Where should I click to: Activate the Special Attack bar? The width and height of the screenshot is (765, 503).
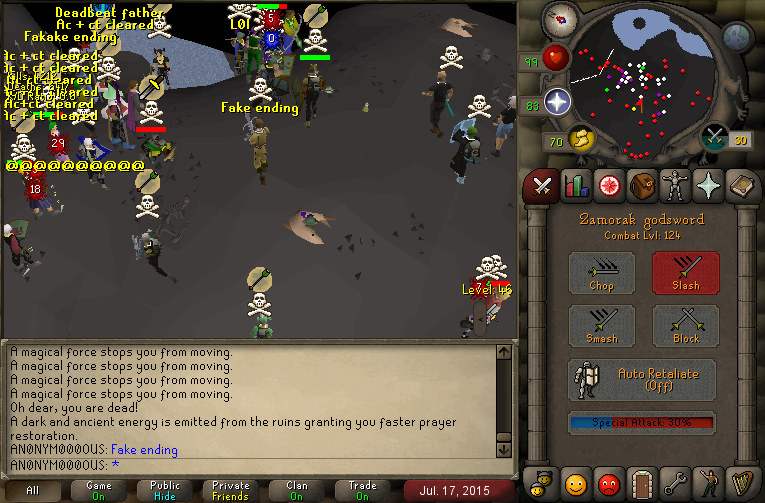[x=642, y=423]
